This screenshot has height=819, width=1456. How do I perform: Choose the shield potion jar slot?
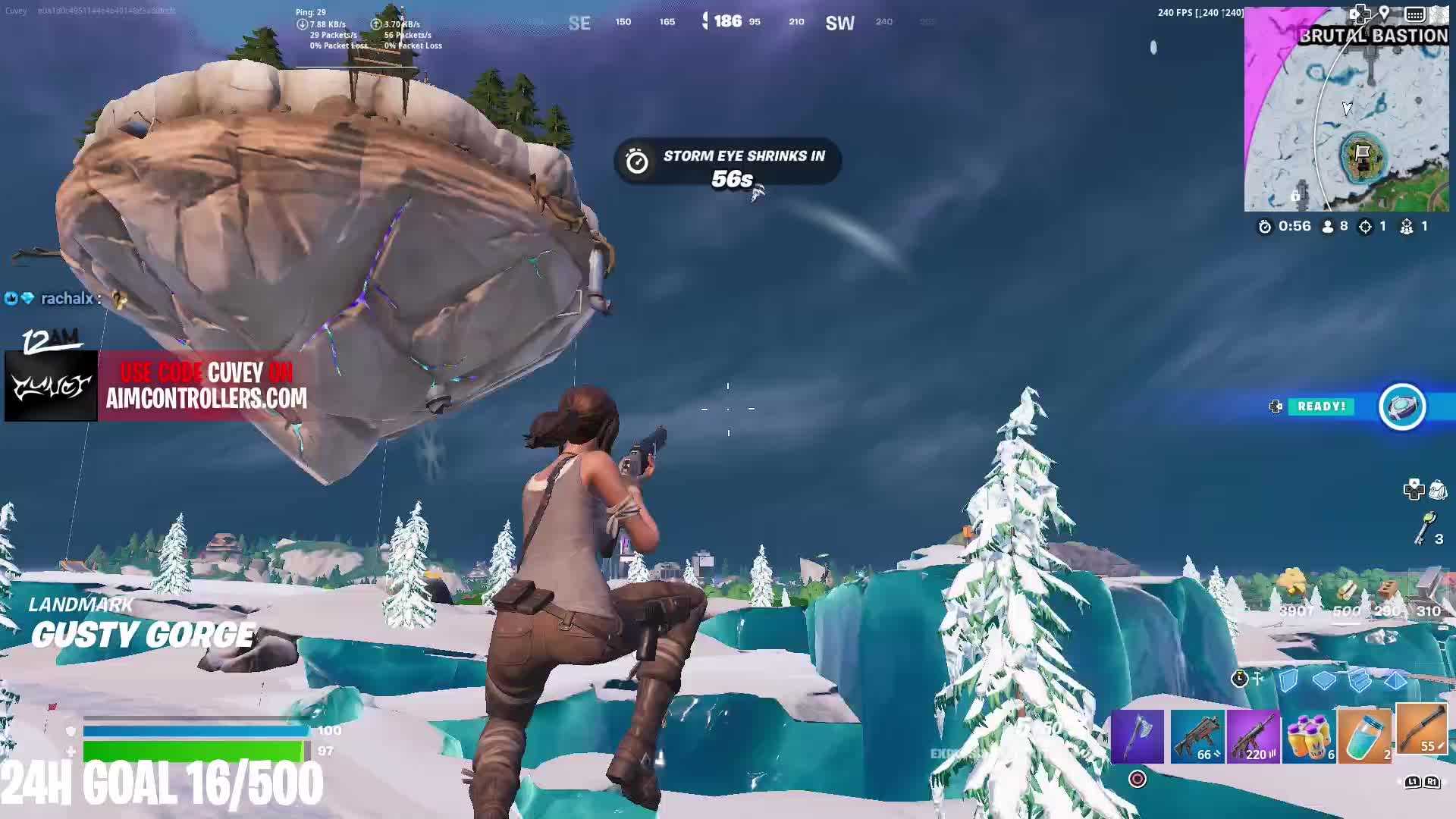[x=1364, y=736]
